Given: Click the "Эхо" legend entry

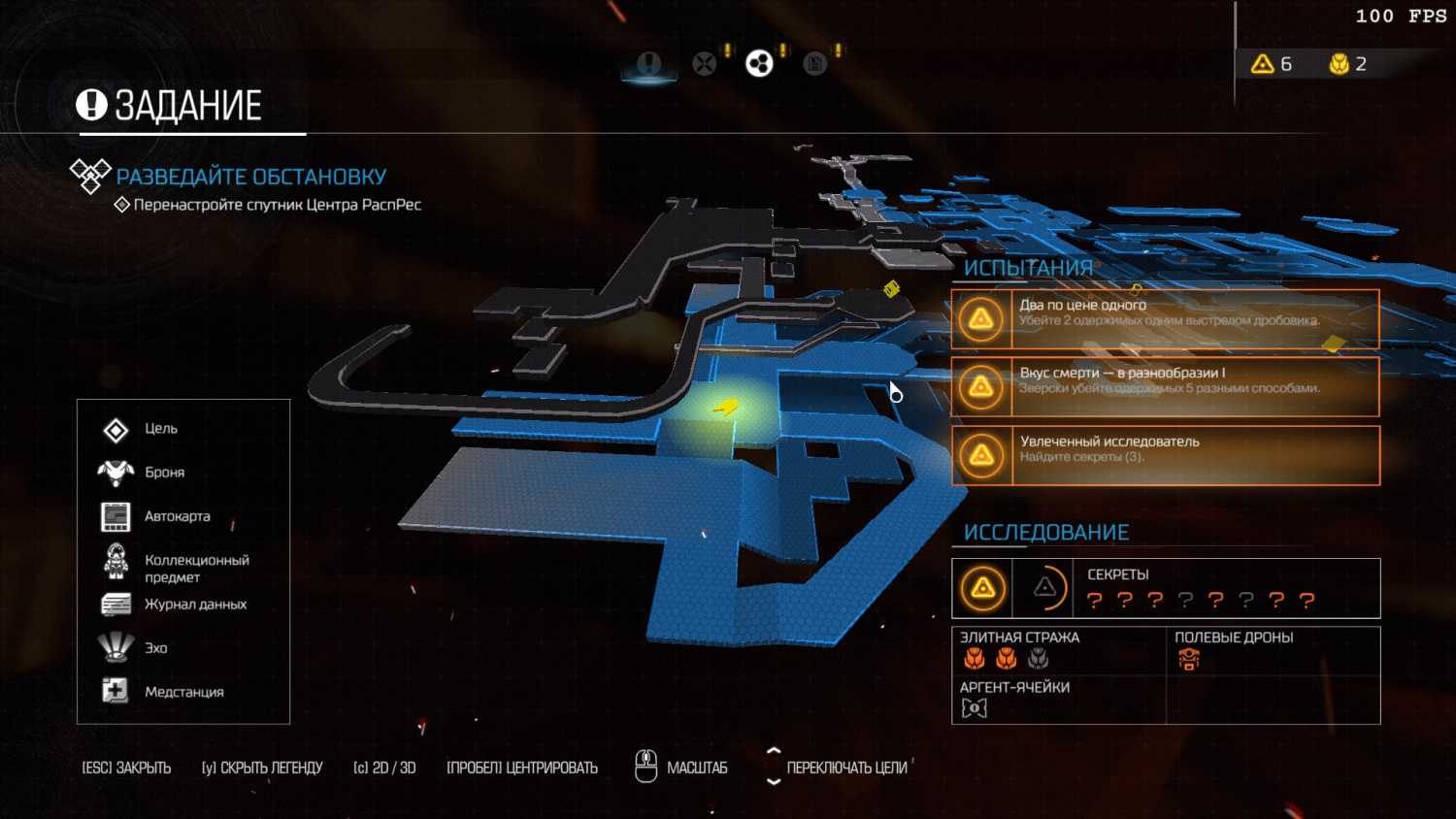Looking at the screenshot, I should tap(156, 648).
